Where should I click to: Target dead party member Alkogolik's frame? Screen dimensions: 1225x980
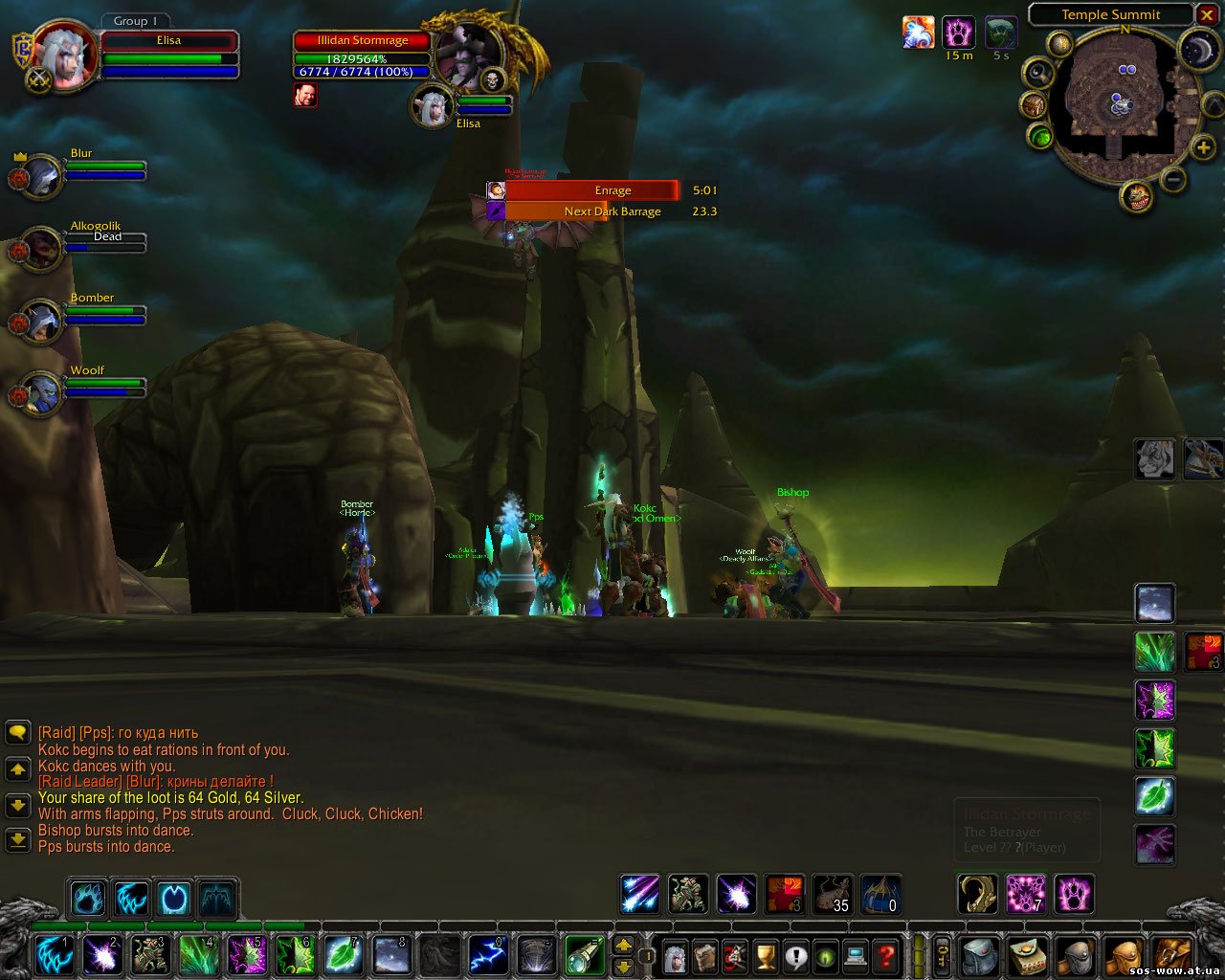(40, 249)
